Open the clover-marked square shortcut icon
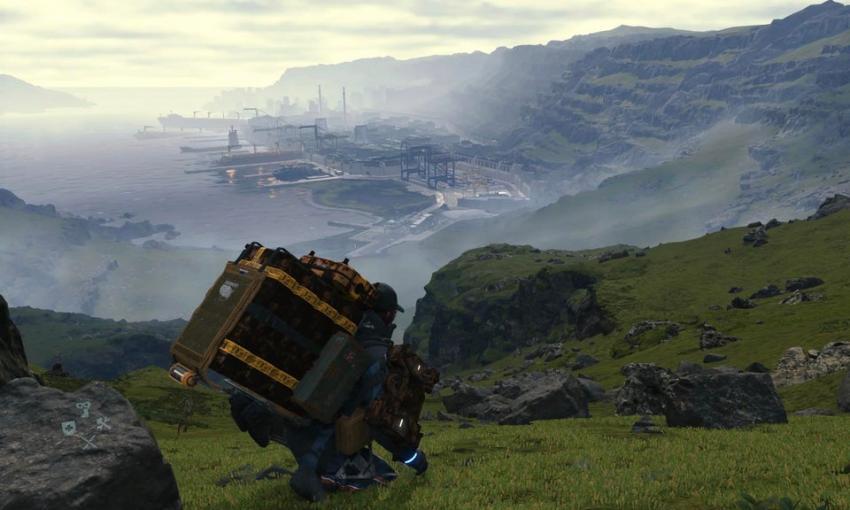 coord(69,428)
